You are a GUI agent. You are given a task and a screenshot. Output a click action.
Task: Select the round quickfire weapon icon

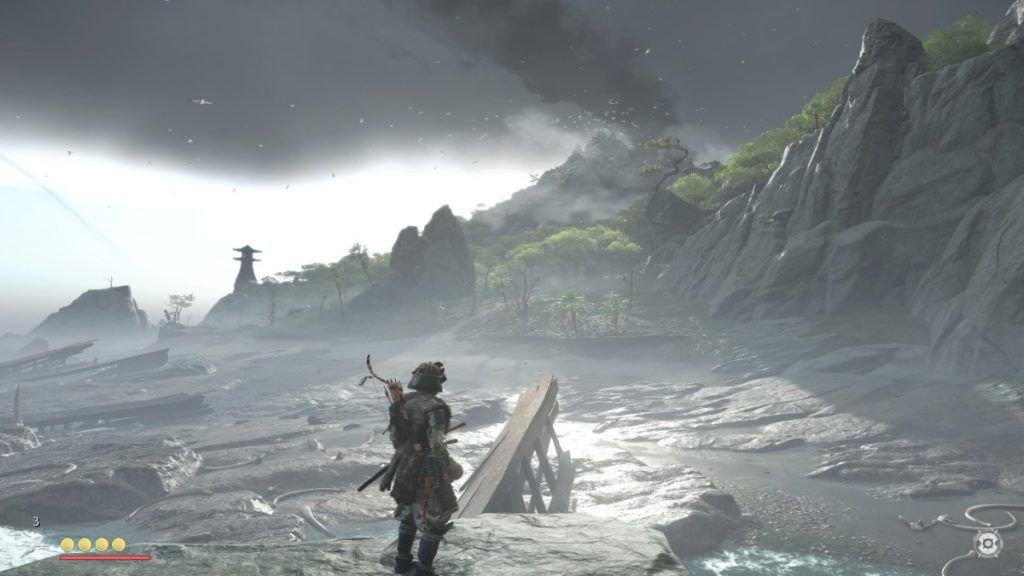tap(987, 543)
